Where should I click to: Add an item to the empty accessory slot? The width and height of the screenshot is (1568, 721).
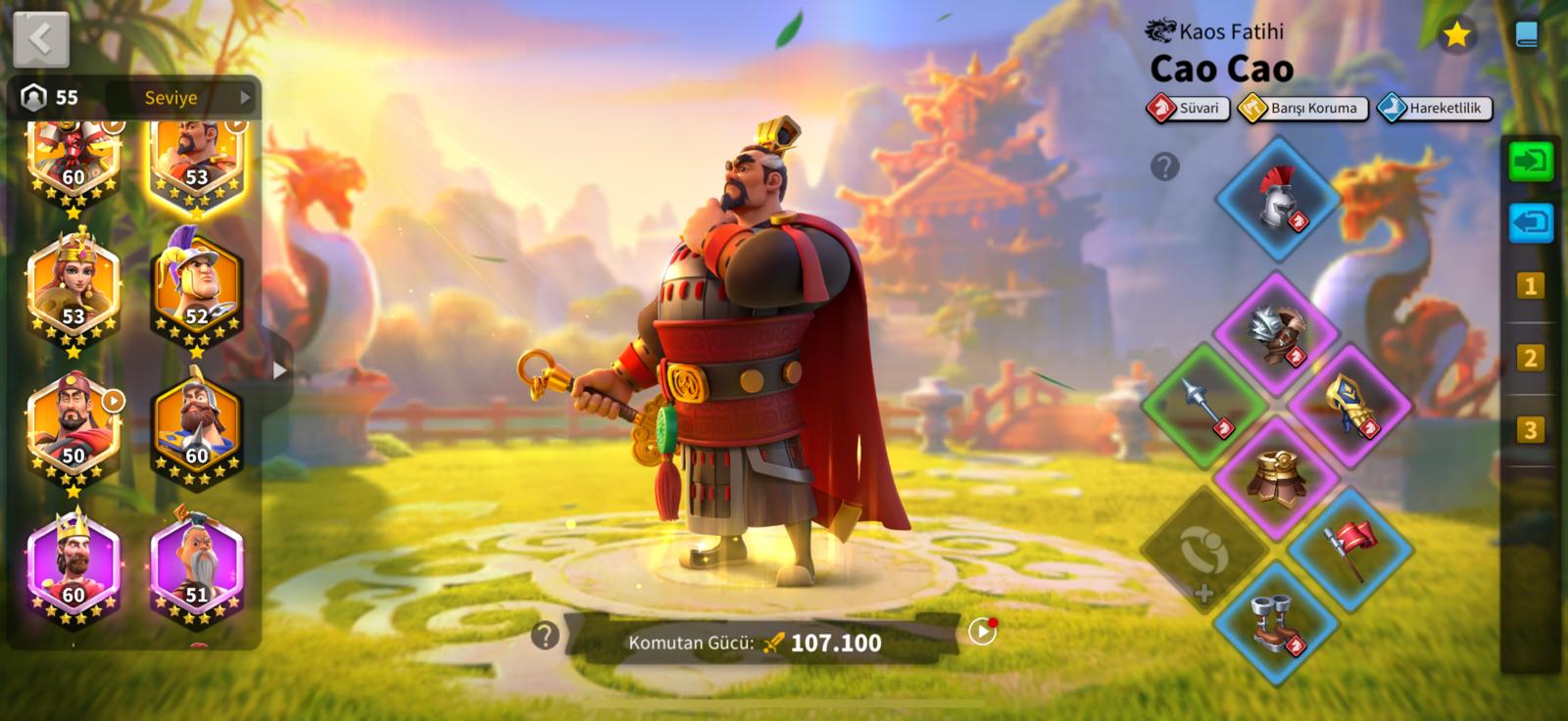coord(1203,551)
